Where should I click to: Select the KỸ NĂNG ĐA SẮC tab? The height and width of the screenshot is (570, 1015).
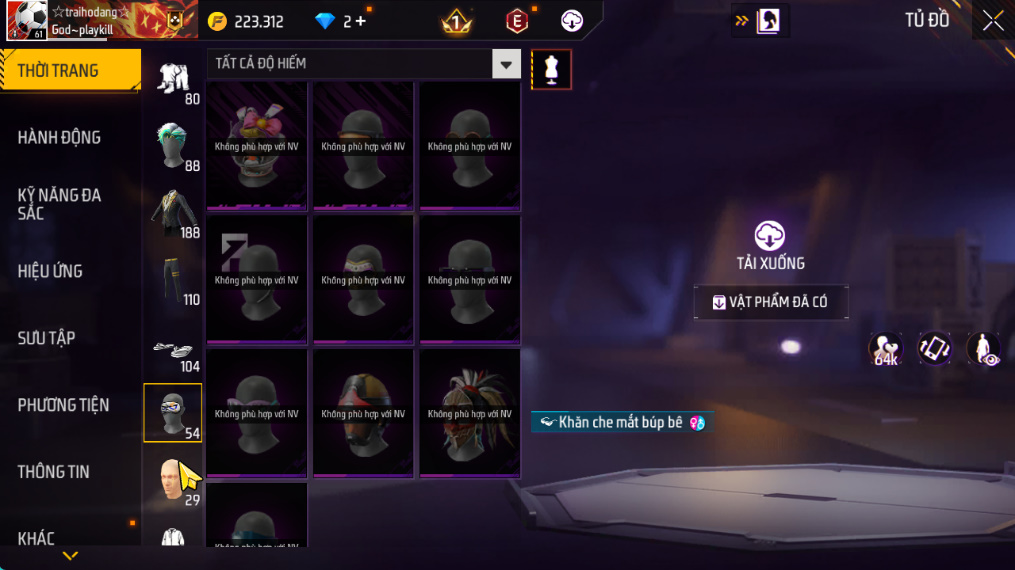(60, 204)
